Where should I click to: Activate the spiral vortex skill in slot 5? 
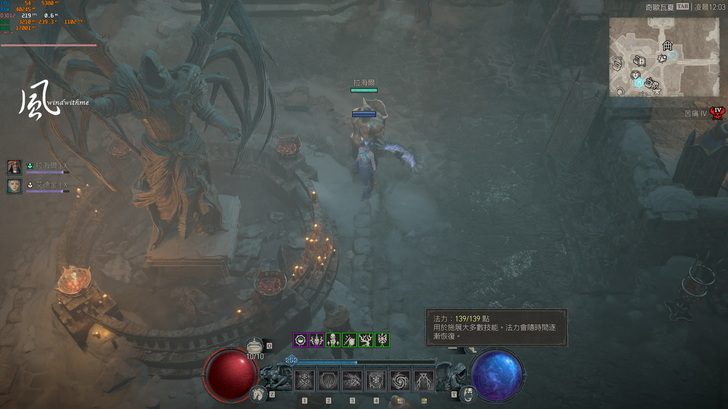(x=399, y=380)
